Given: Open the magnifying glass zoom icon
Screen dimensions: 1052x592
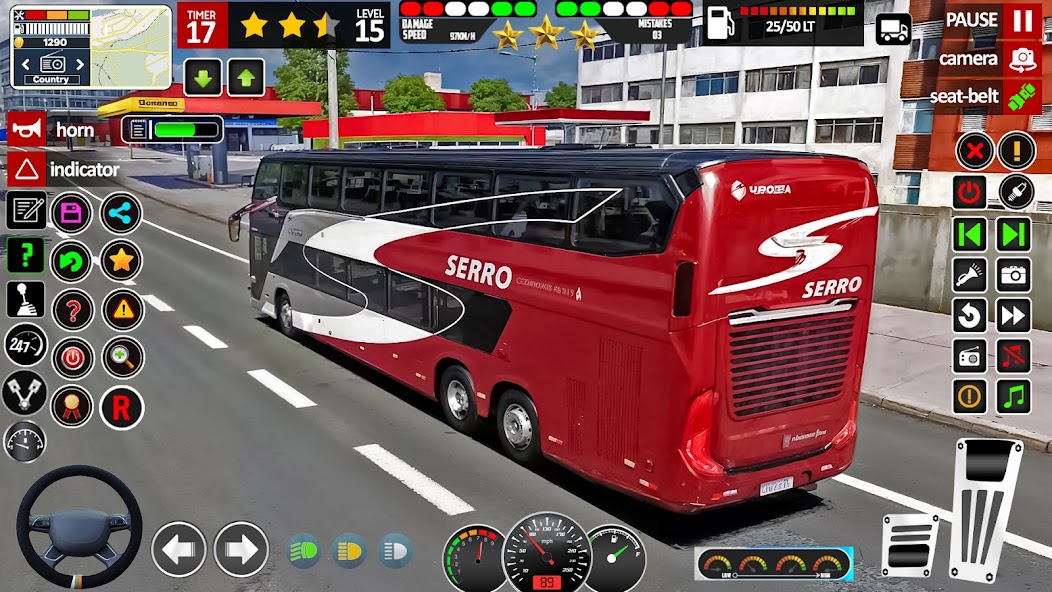Looking at the screenshot, I should (x=121, y=358).
